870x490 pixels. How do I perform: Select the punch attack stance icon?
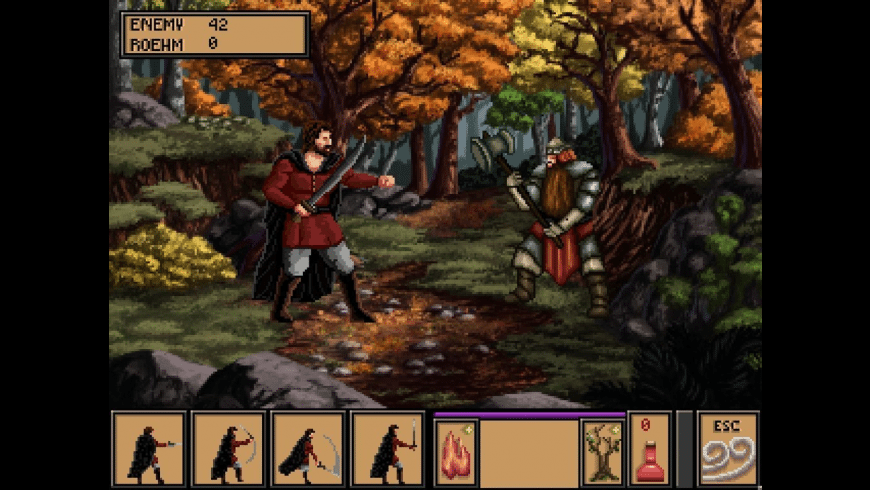pyautogui.click(x=149, y=448)
